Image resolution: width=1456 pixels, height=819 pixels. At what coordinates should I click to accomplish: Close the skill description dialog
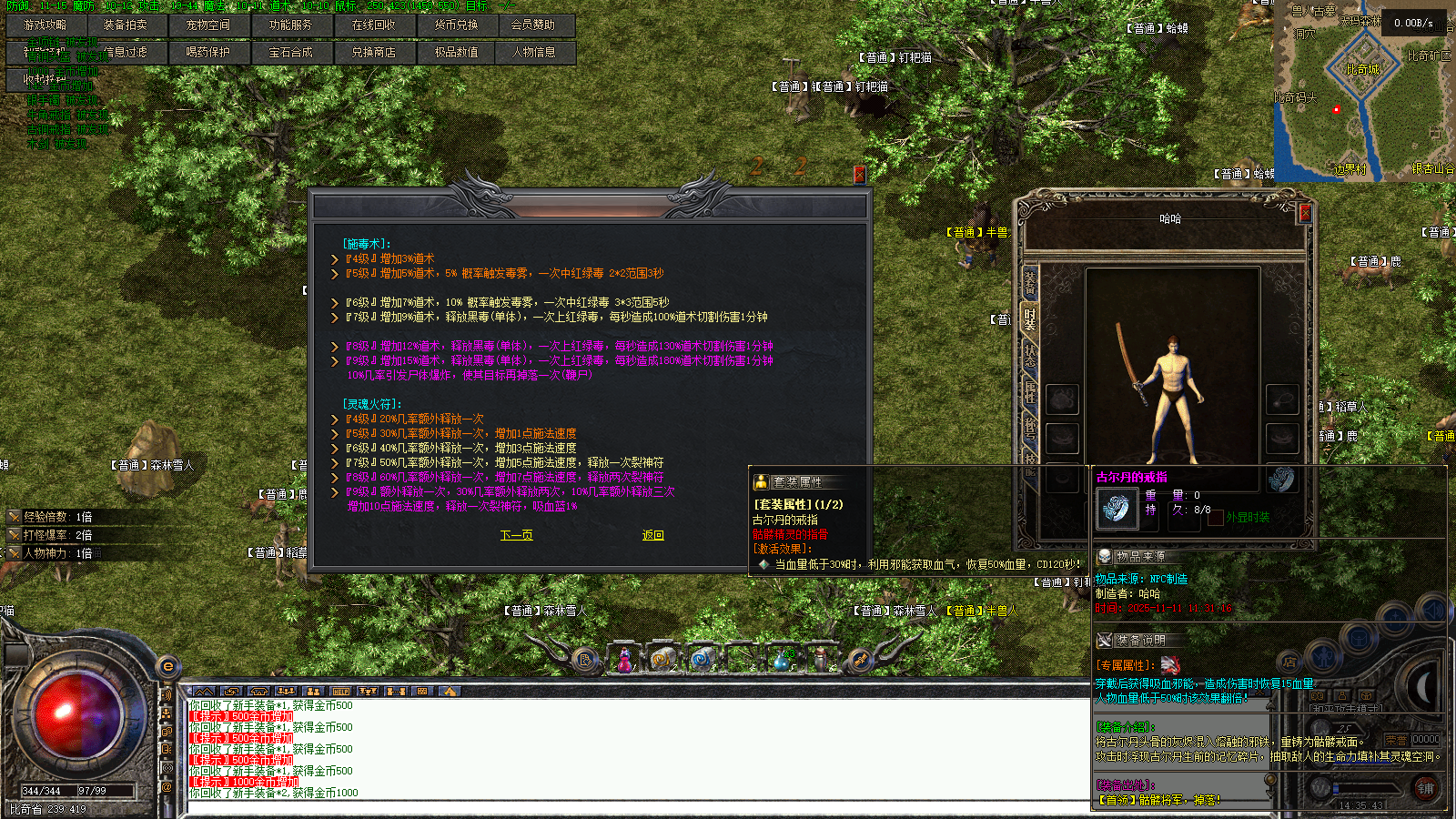859,174
